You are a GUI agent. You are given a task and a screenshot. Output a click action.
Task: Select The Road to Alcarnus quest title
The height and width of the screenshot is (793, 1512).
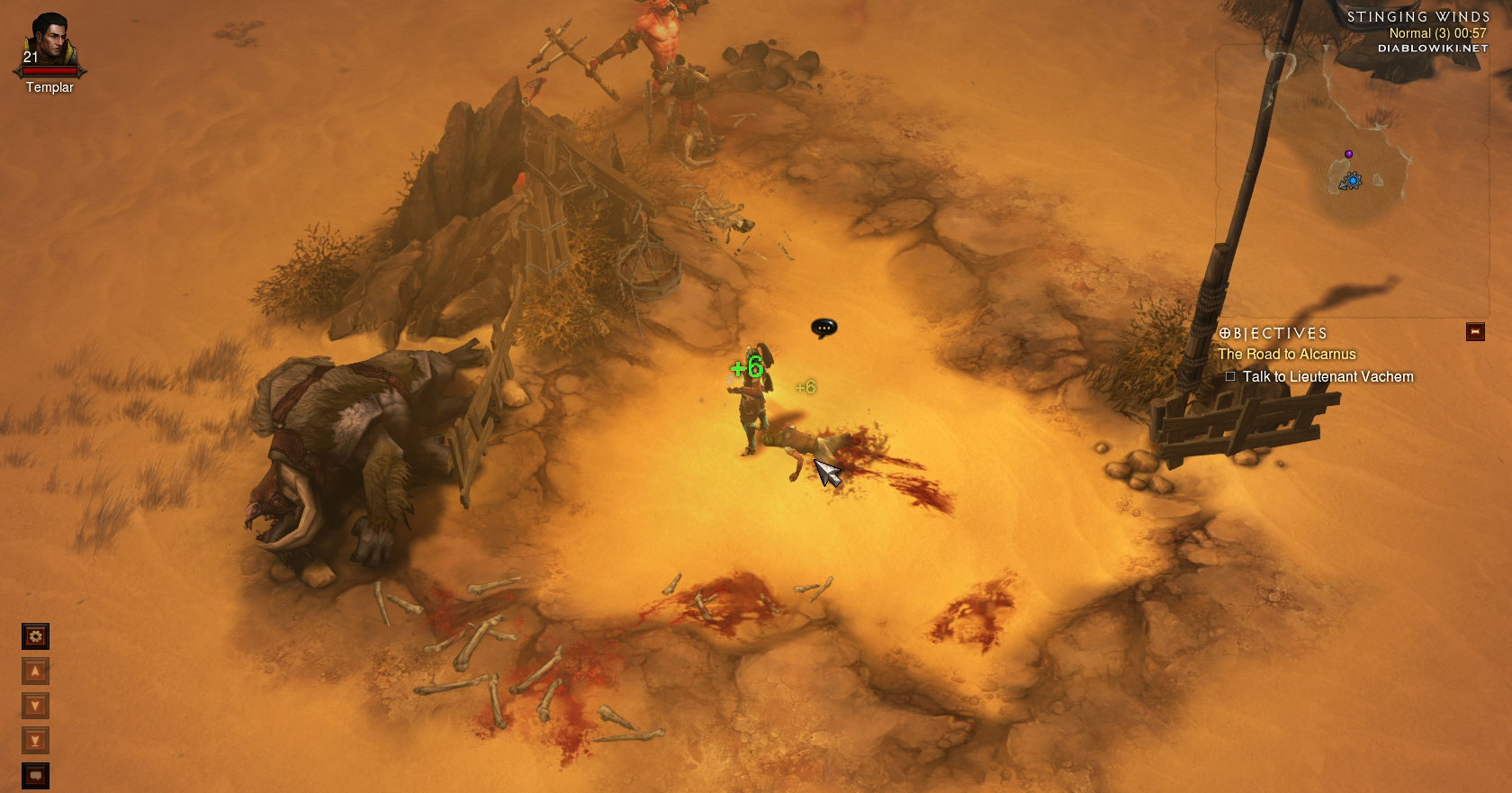1286,354
